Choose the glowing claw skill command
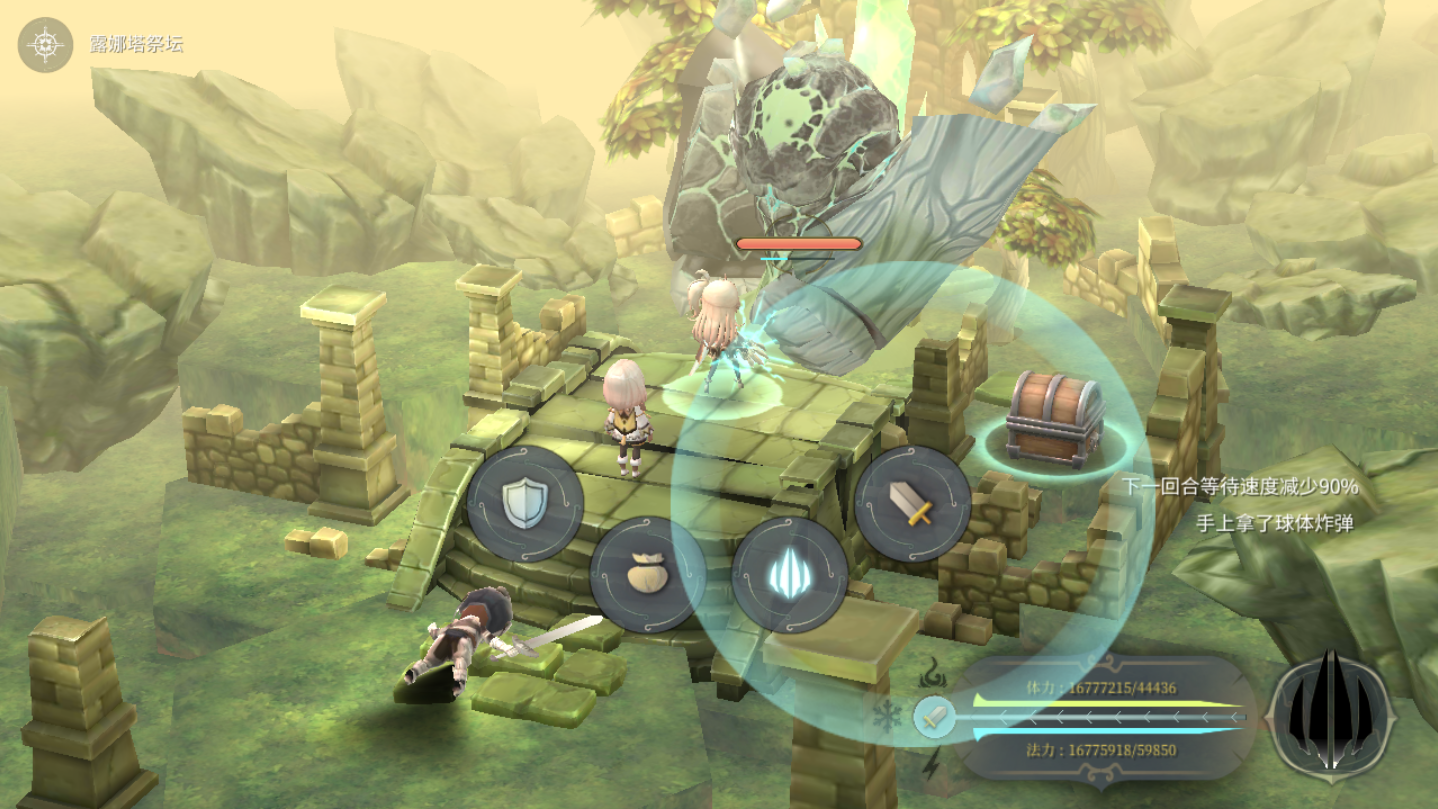This screenshot has height=809, width=1438. (x=789, y=575)
